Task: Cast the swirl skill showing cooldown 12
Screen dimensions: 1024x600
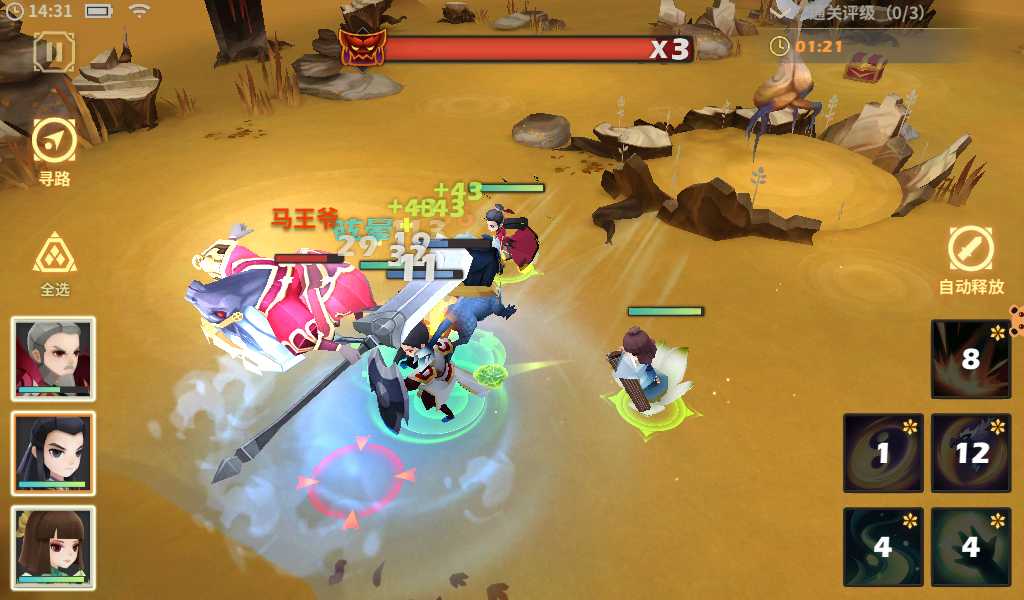Action: coord(969,453)
